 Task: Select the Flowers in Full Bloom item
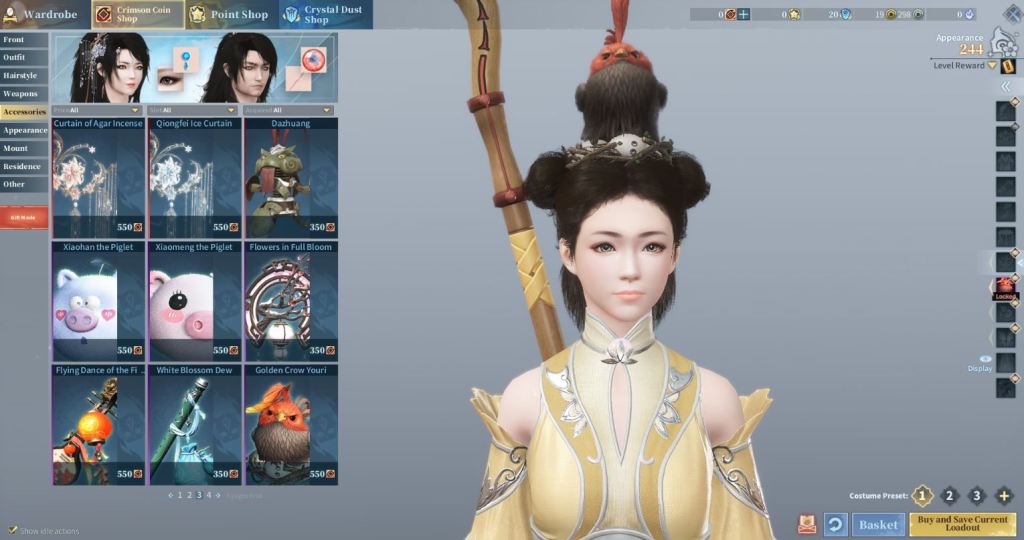292,301
